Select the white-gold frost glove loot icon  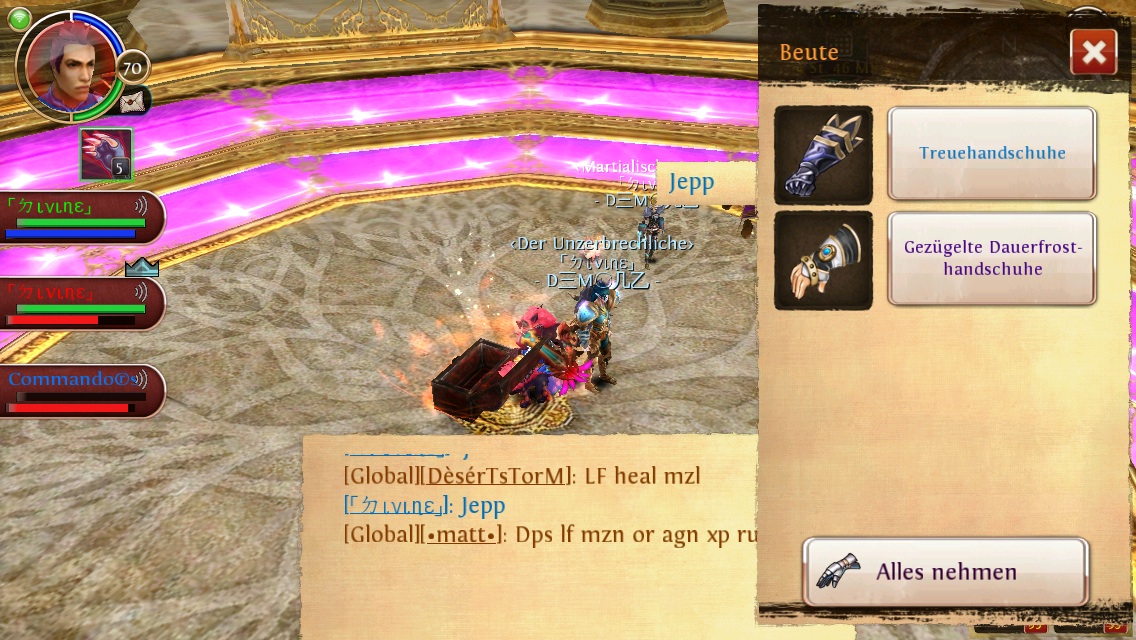(823, 260)
